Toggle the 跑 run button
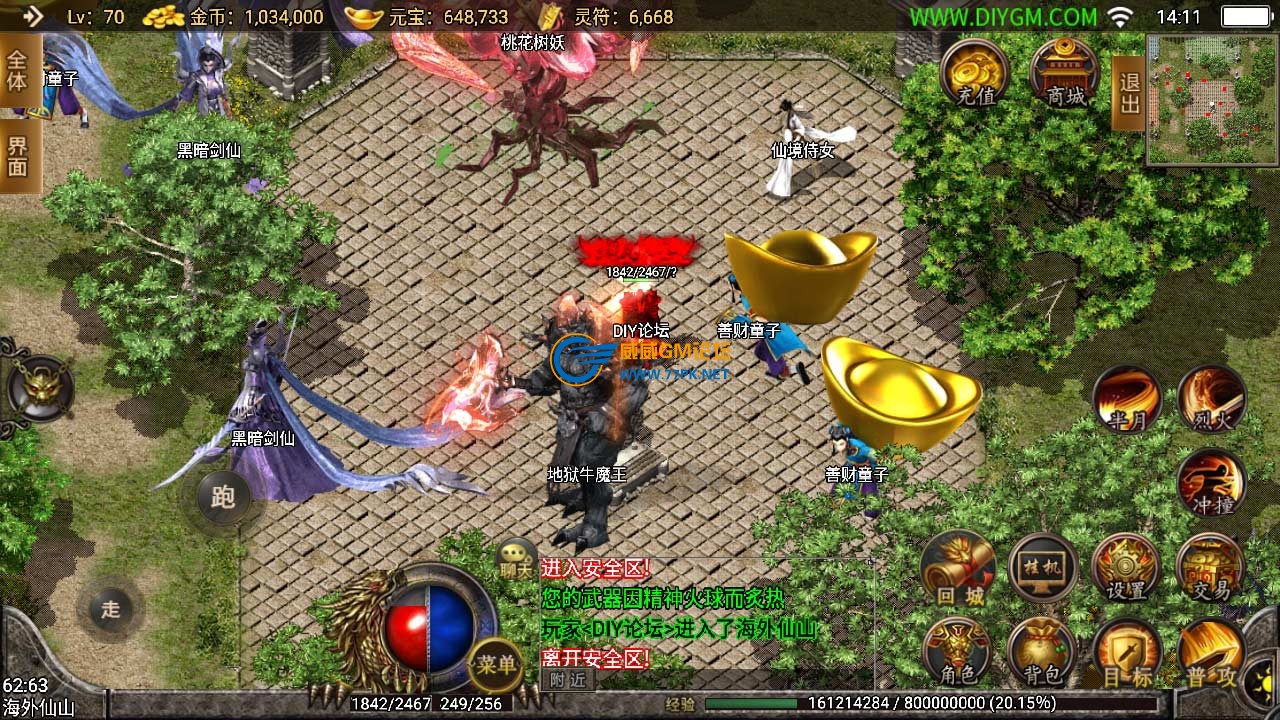This screenshot has width=1280, height=720. pos(222,497)
